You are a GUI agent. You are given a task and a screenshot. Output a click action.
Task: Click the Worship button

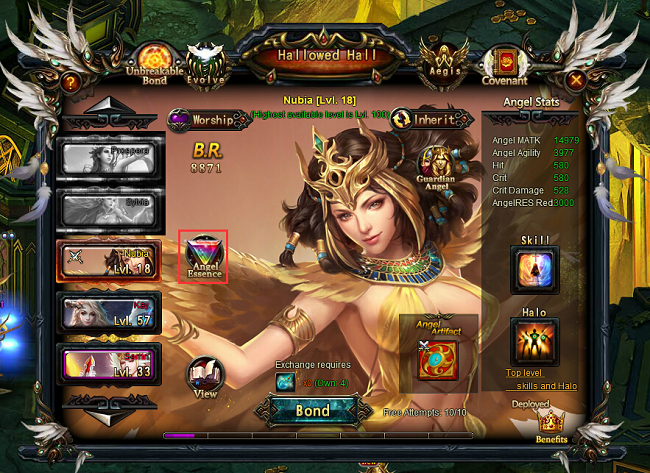(x=208, y=120)
